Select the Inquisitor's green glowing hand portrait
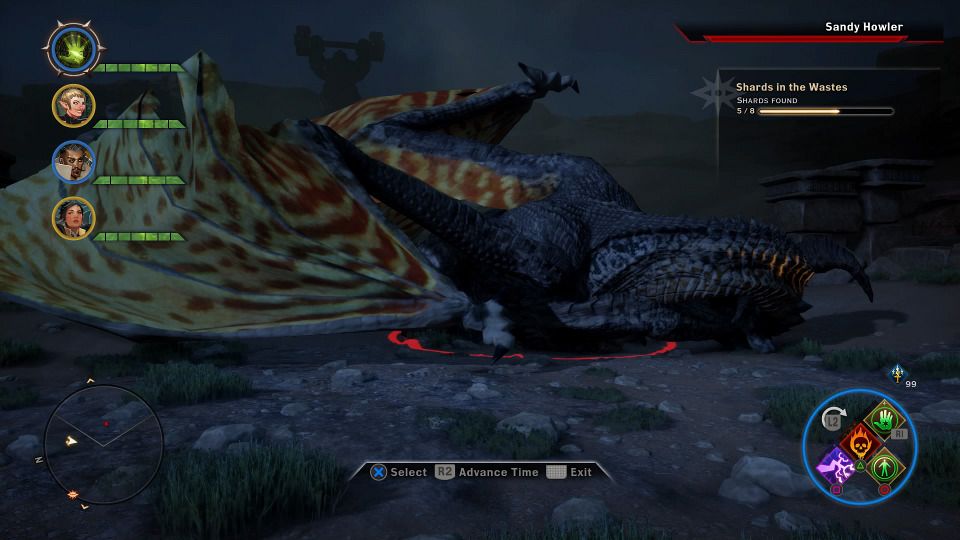Screen dimensions: 960x540 (x=73, y=47)
